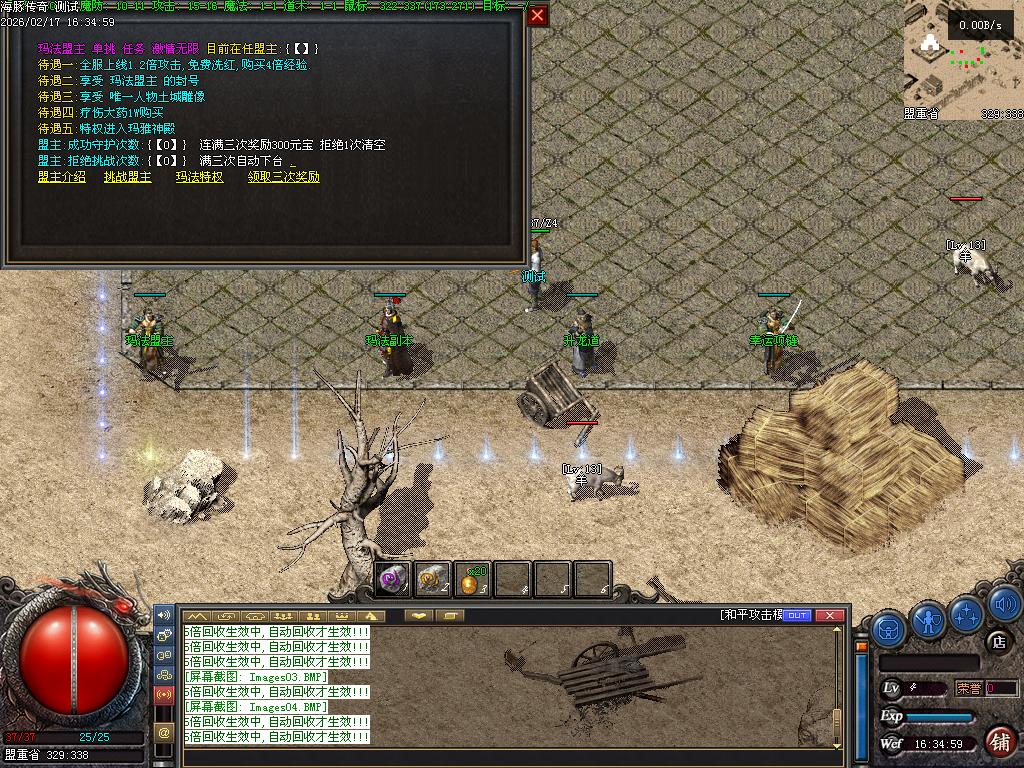
Task: Open the backpack inventory button
Action: (889, 629)
